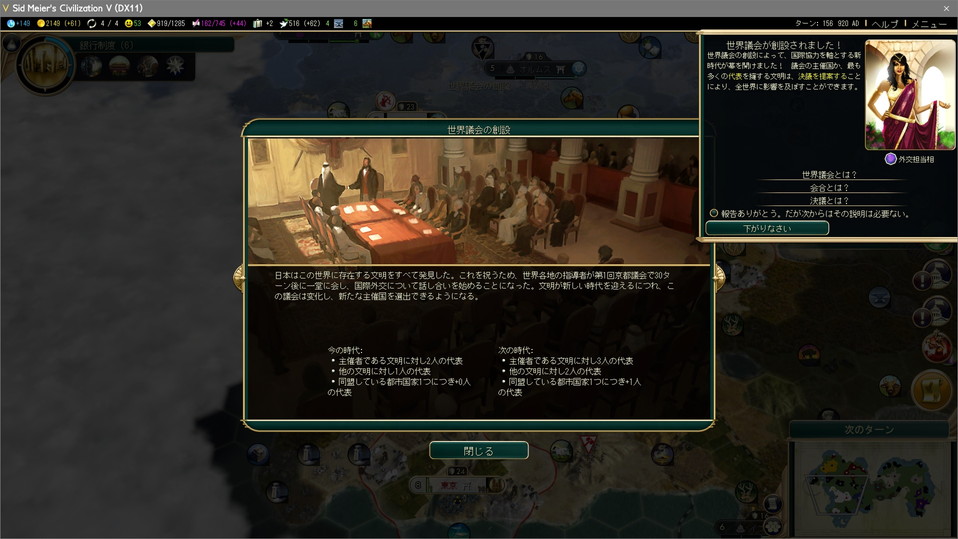Select the 会合とは？ advisor question
Viewport: 958px width, 539px height.
829,187
